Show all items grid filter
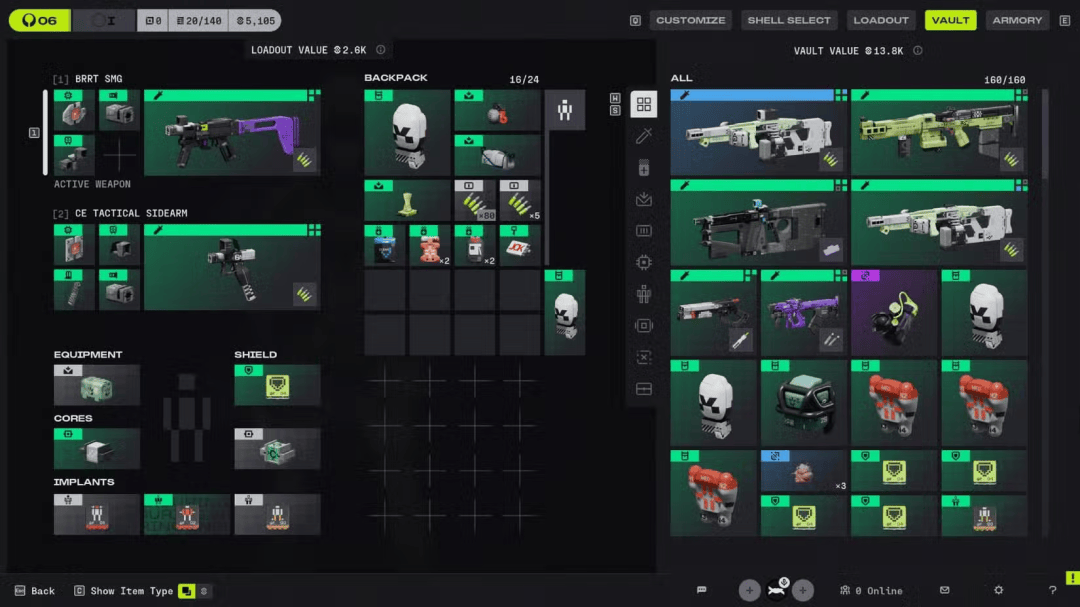Image resolution: width=1080 pixels, height=607 pixels. coord(643,104)
